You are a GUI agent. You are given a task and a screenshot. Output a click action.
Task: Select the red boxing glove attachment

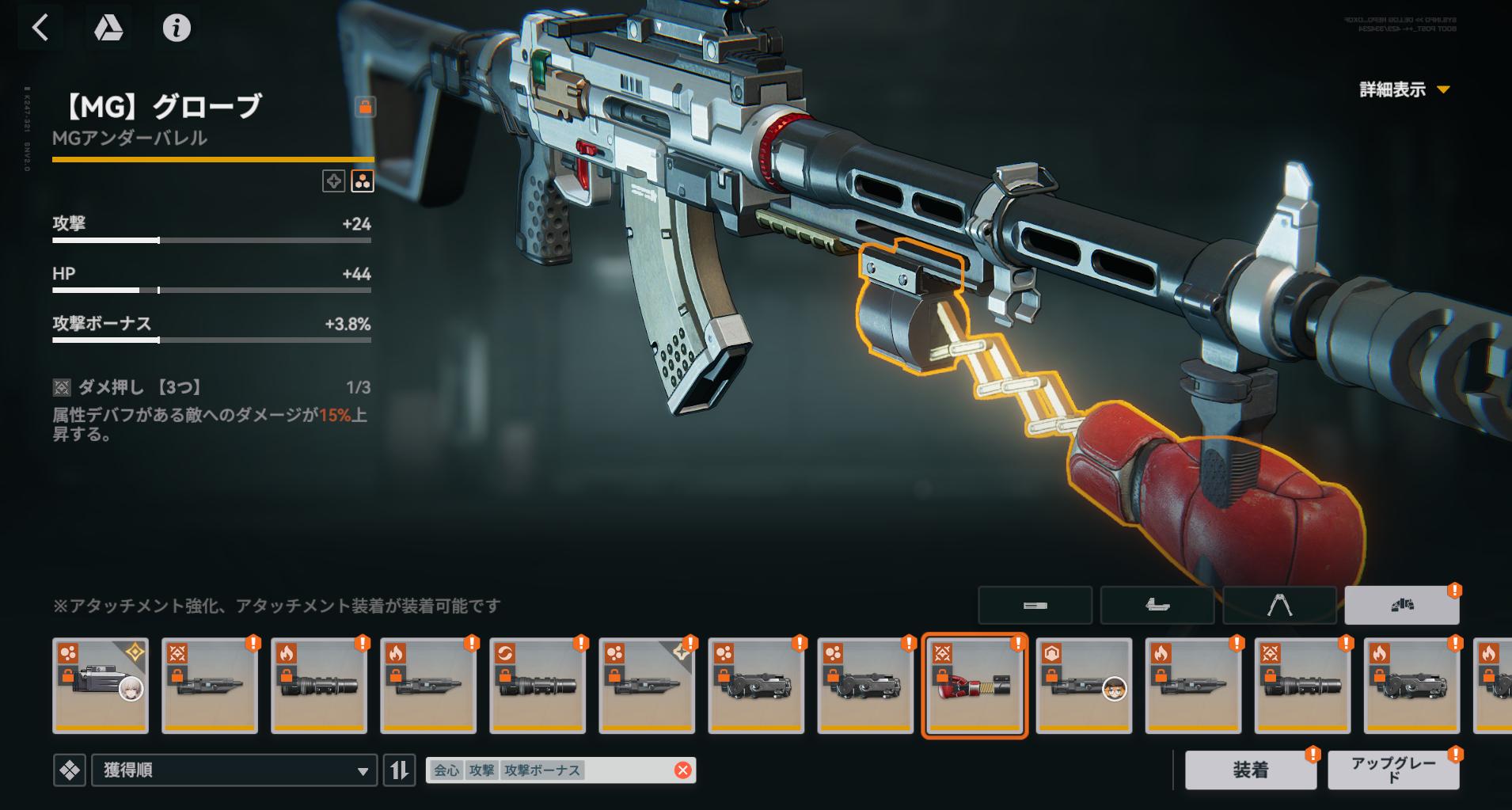tap(974, 686)
